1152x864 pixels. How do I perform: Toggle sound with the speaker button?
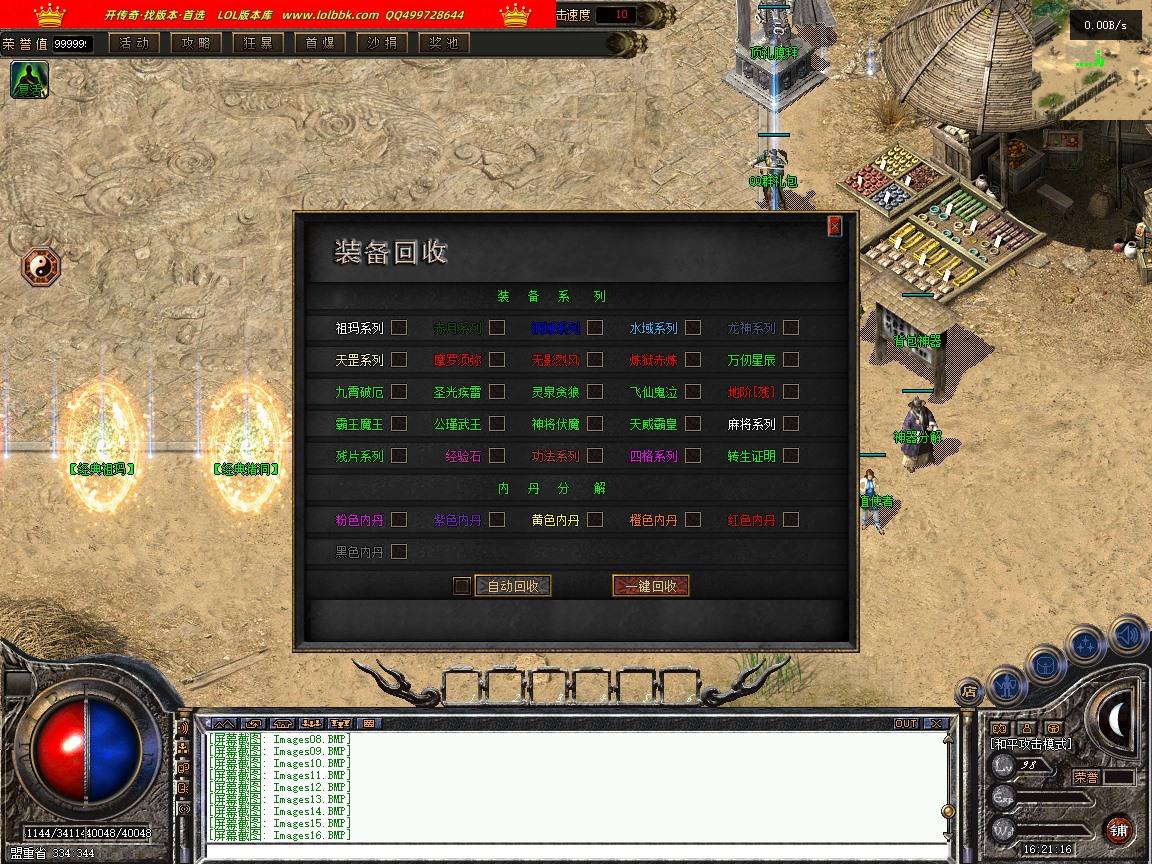coord(1128,634)
